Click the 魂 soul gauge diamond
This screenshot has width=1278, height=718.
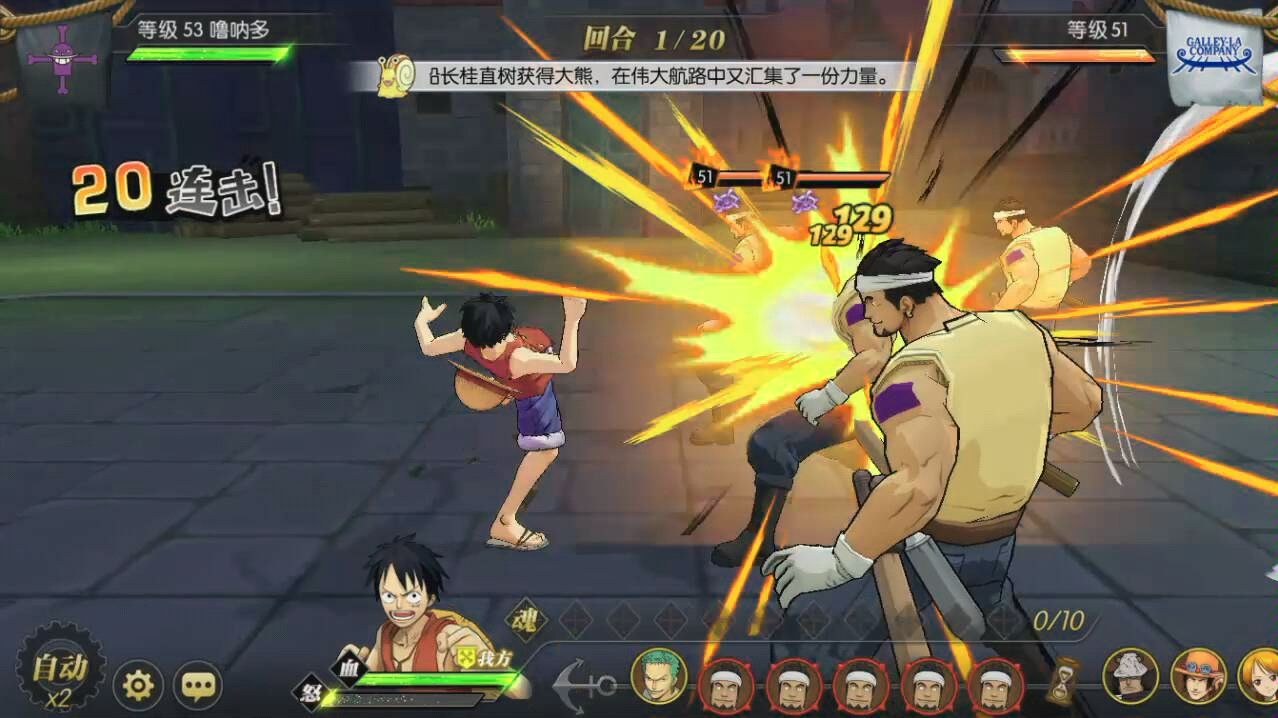click(x=523, y=618)
